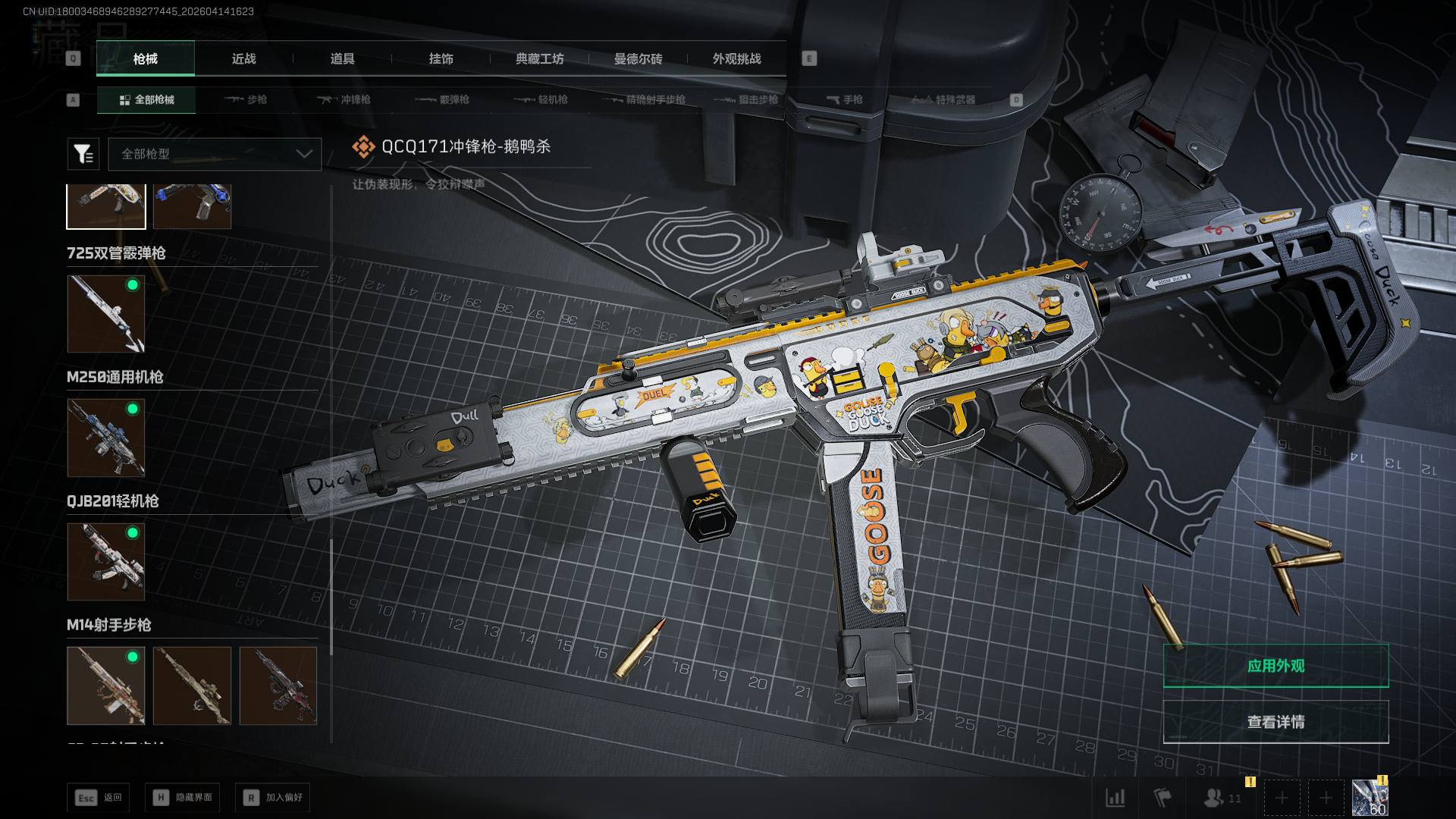1456x819 pixels.
Task: Choose the 狙击步枪 sniper rifle filter
Action: point(748,99)
